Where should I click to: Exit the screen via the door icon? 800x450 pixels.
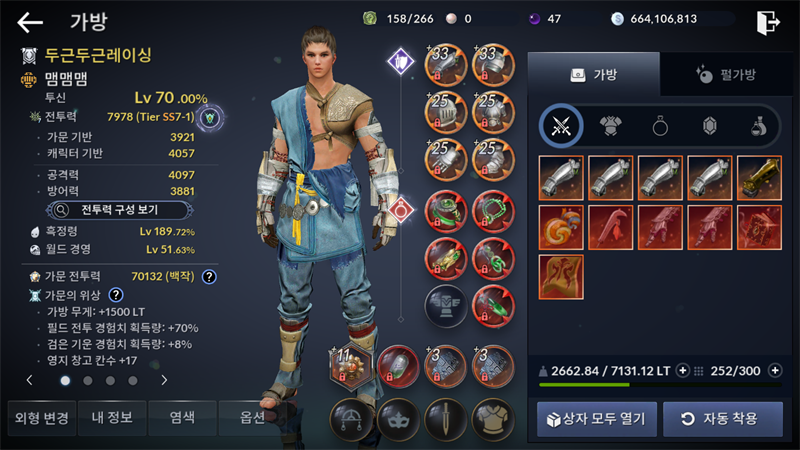pyautogui.click(x=768, y=22)
